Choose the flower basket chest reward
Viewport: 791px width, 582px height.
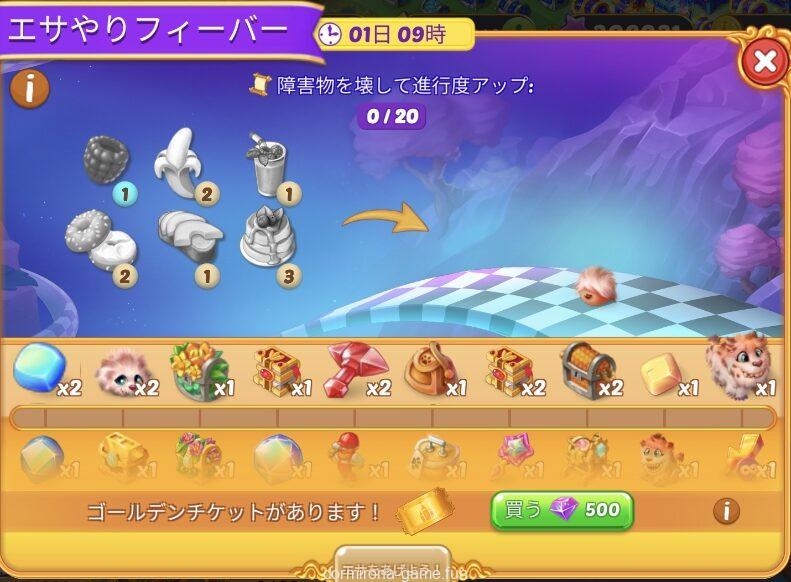(x=199, y=370)
